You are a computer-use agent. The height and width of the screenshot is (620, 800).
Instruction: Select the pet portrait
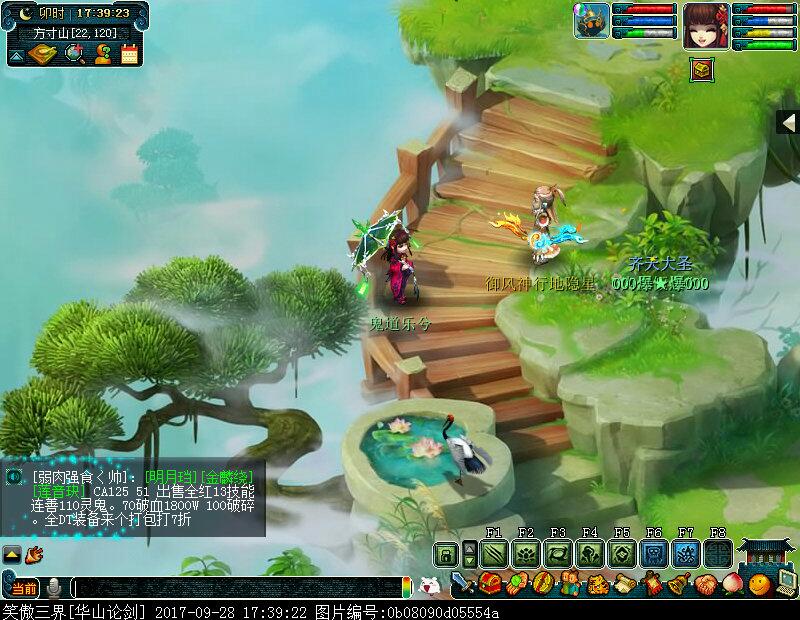tap(591, 21)
